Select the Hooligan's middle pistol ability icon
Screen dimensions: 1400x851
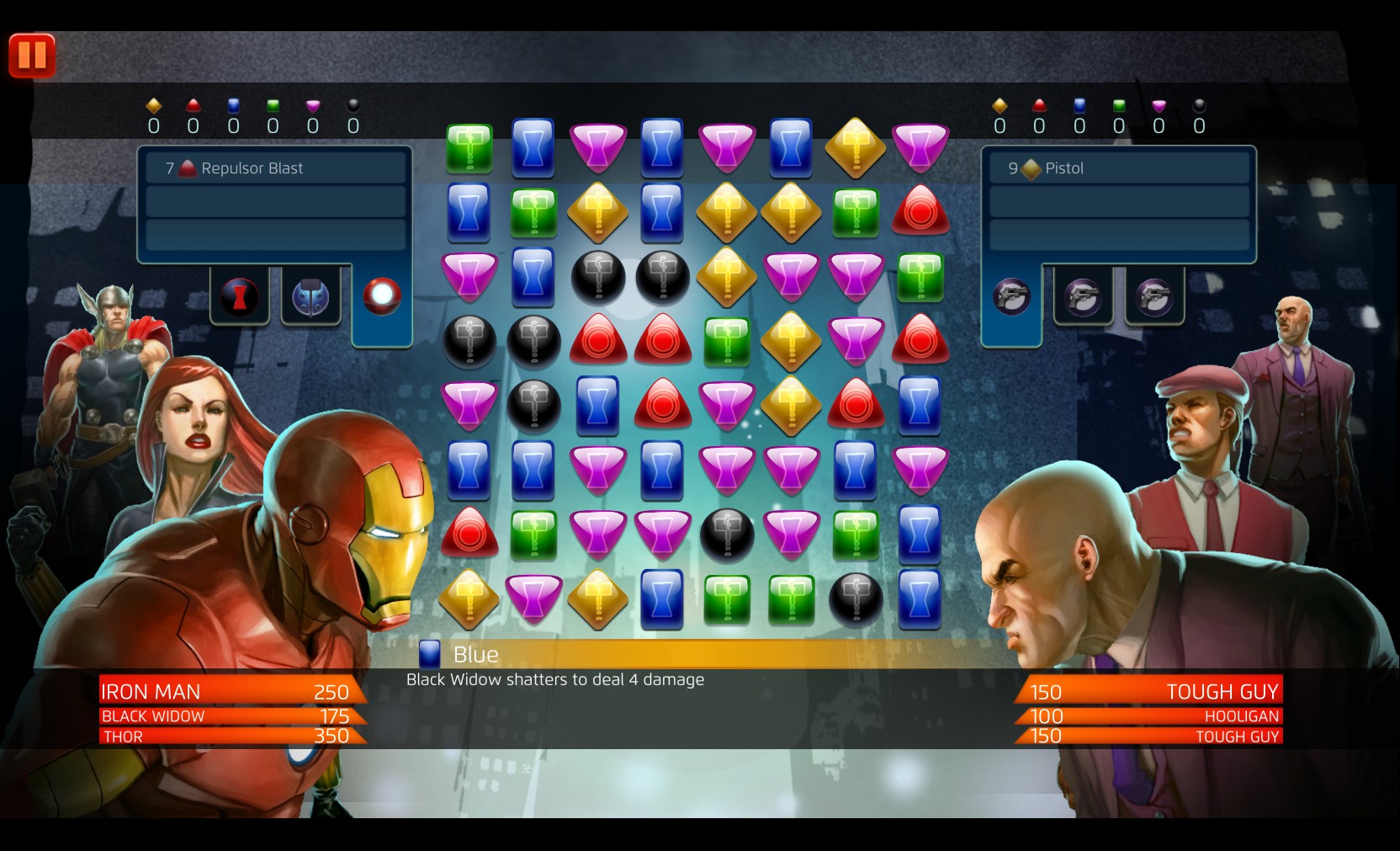pyautogui.click(x=1084, y=297)
